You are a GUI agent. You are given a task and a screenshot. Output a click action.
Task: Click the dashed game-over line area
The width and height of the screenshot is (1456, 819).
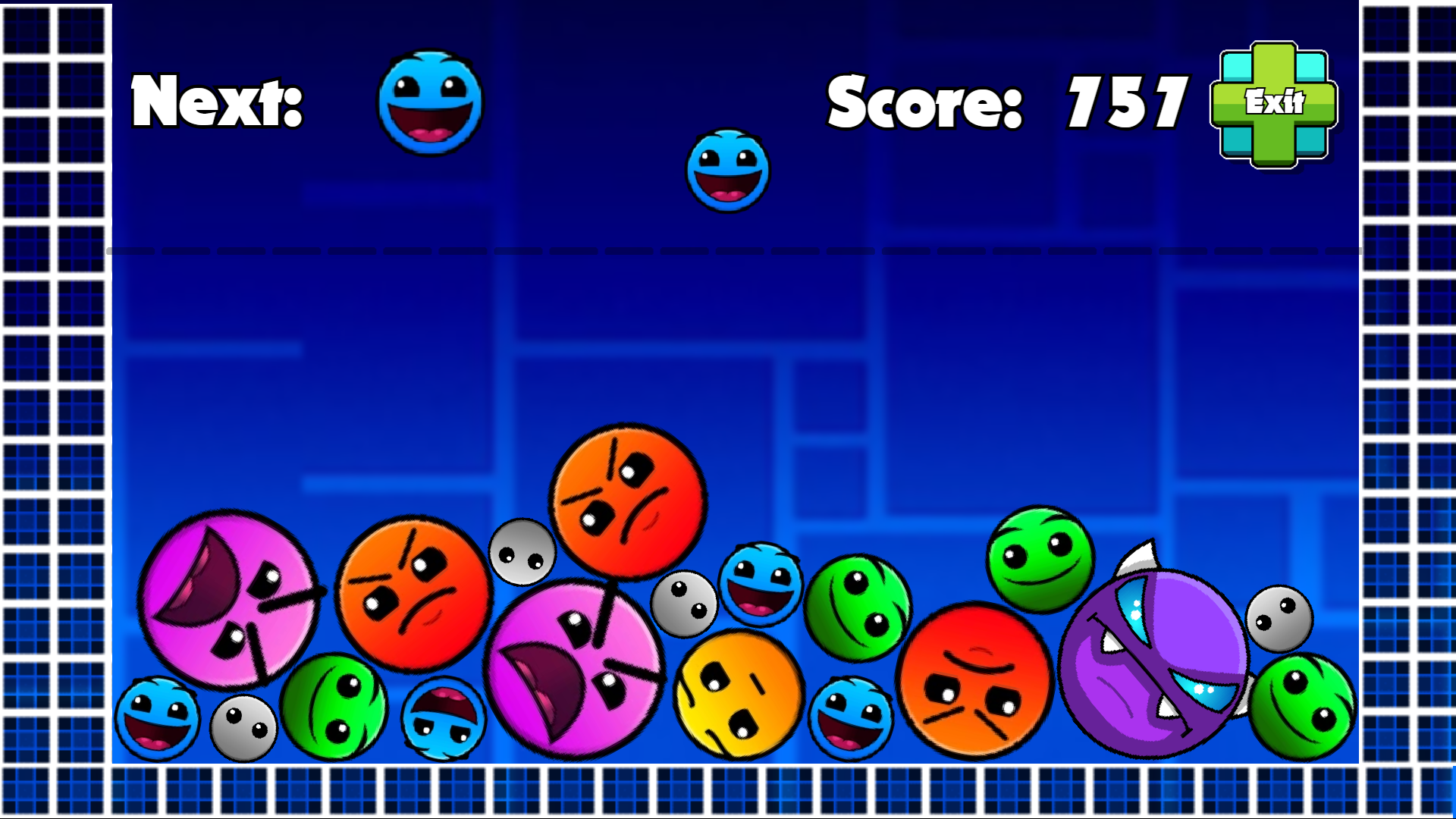tap(728, 250)
